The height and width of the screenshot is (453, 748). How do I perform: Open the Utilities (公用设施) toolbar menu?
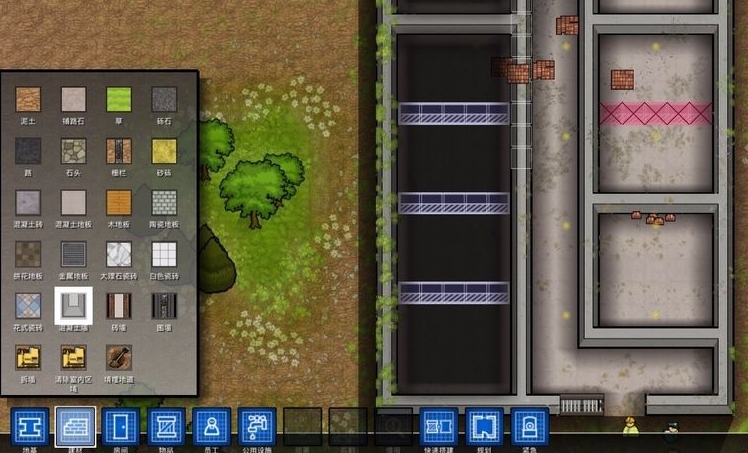[x=258, y=427]
